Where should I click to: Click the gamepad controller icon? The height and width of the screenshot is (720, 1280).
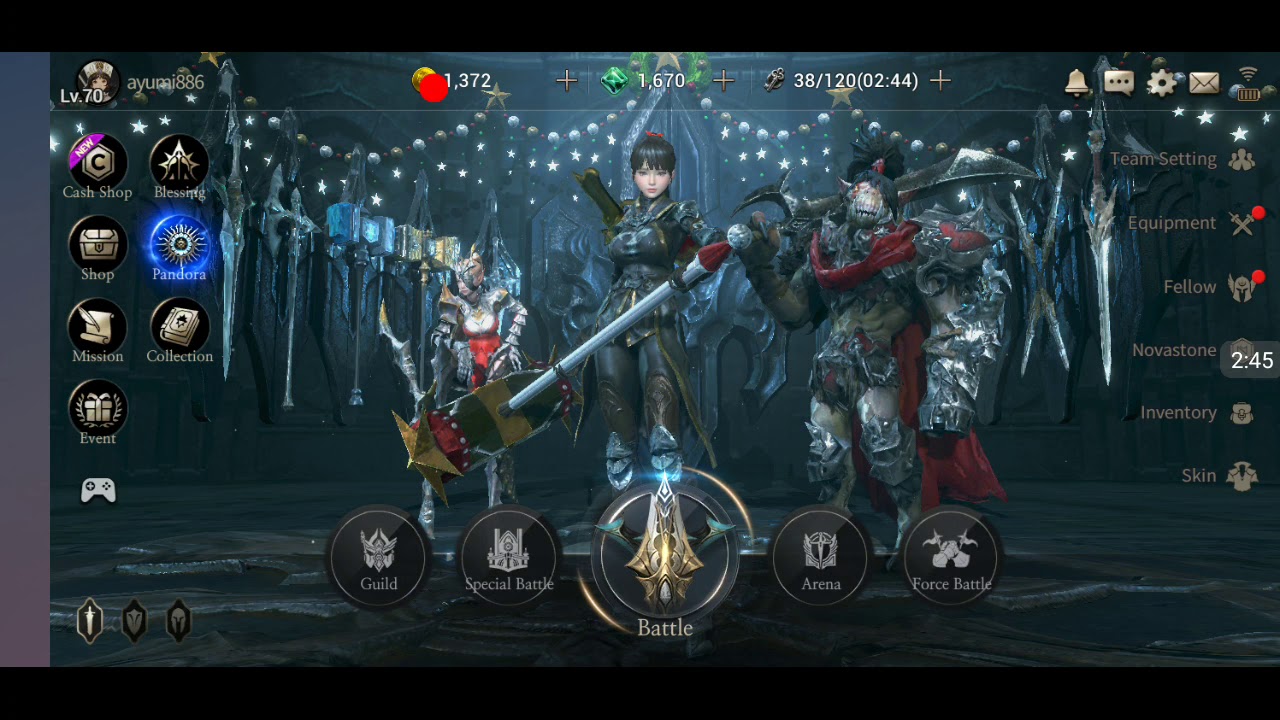pos(98,490)
